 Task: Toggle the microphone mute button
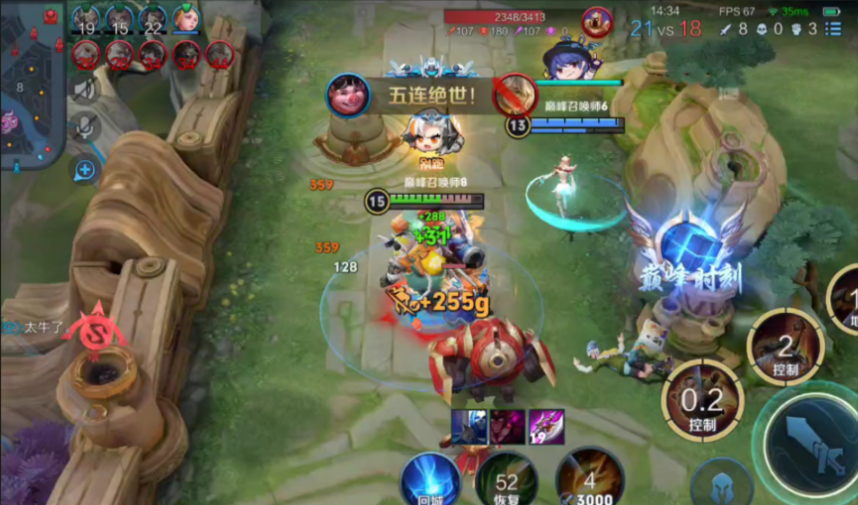(x=85, y=127)
